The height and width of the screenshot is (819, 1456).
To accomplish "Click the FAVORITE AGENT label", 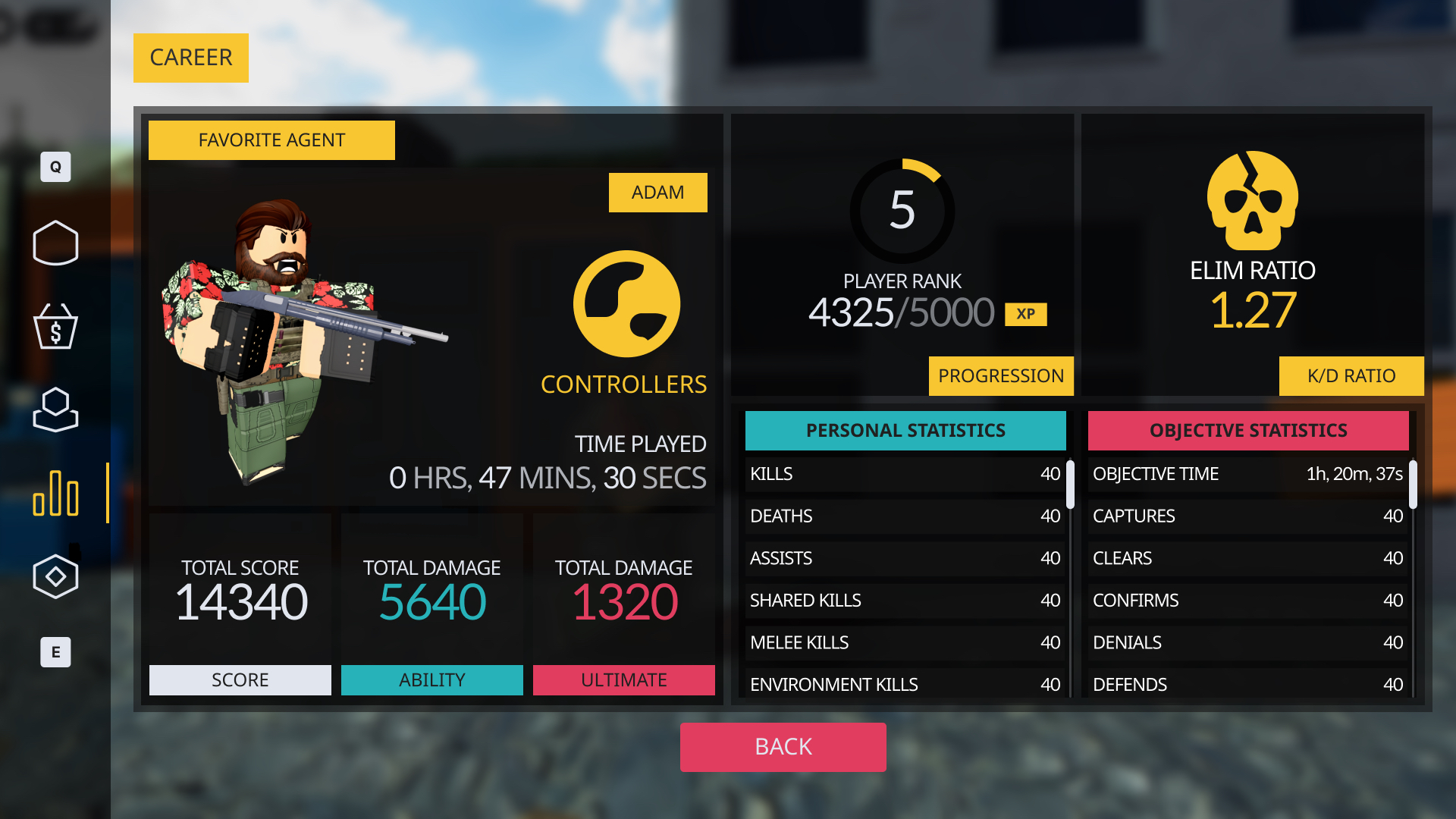I will 271,140.
